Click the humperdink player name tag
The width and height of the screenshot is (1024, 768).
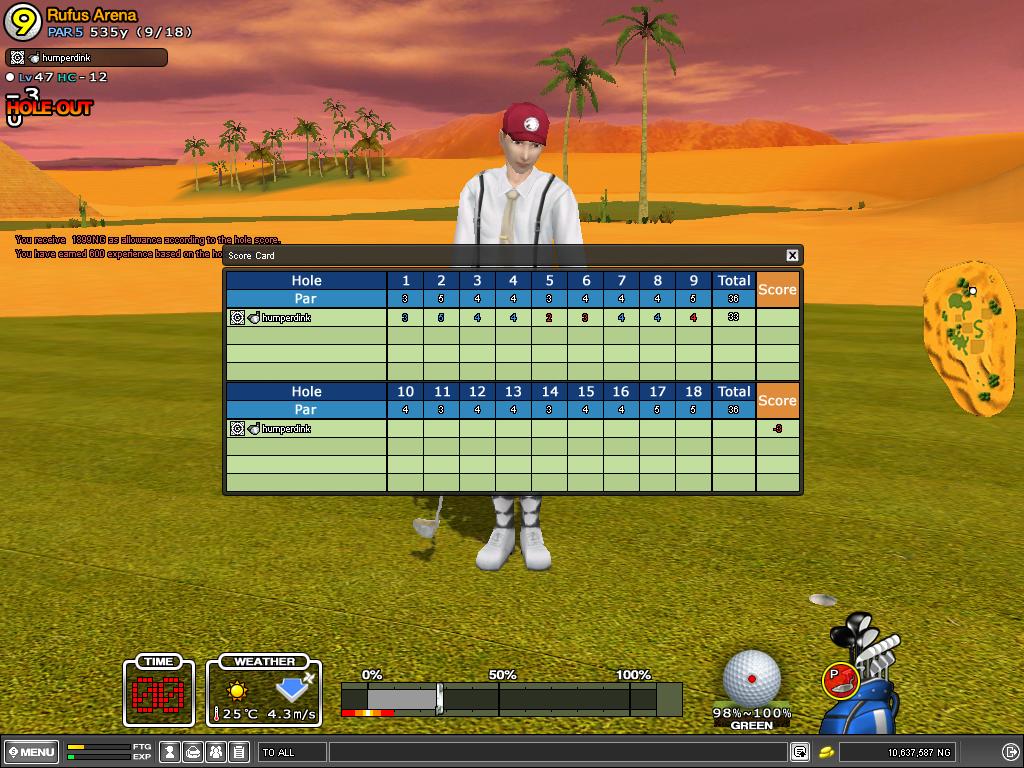pyautogui.click(x=86, y=58)
